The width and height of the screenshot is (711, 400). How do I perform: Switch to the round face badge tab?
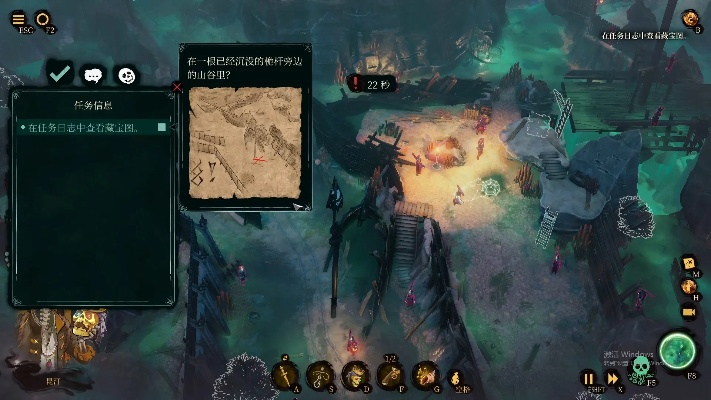[x=126, y=75]
